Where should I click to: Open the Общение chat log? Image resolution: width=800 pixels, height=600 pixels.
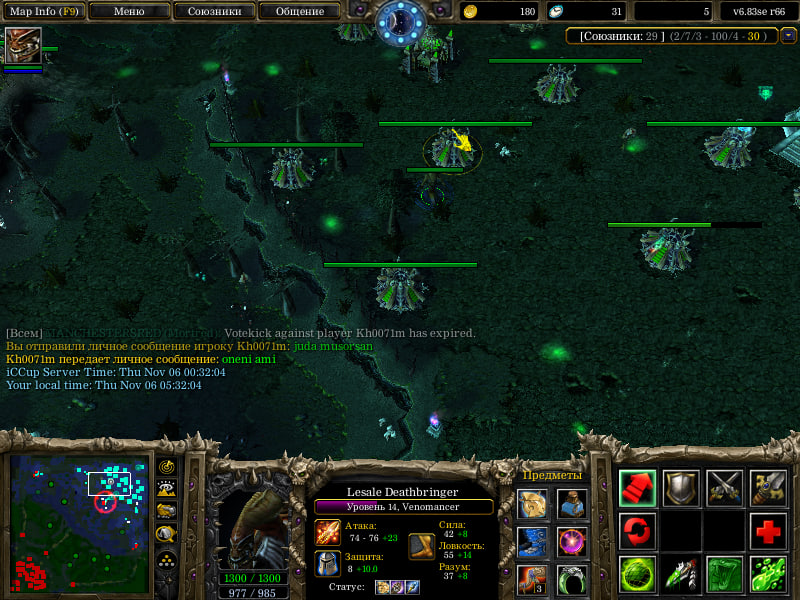pos(298,11)
